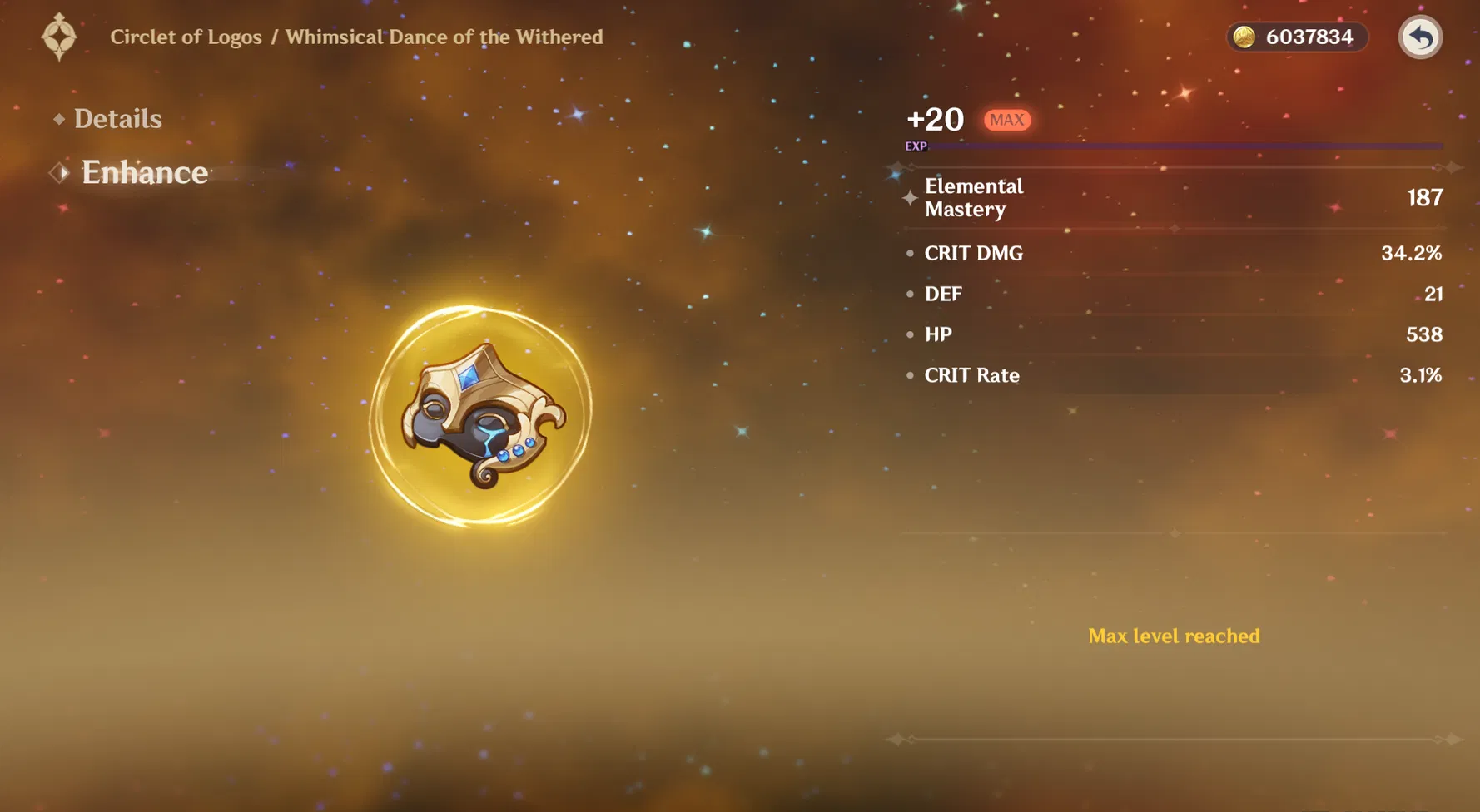Click the back arrow button at top right

1420,37
